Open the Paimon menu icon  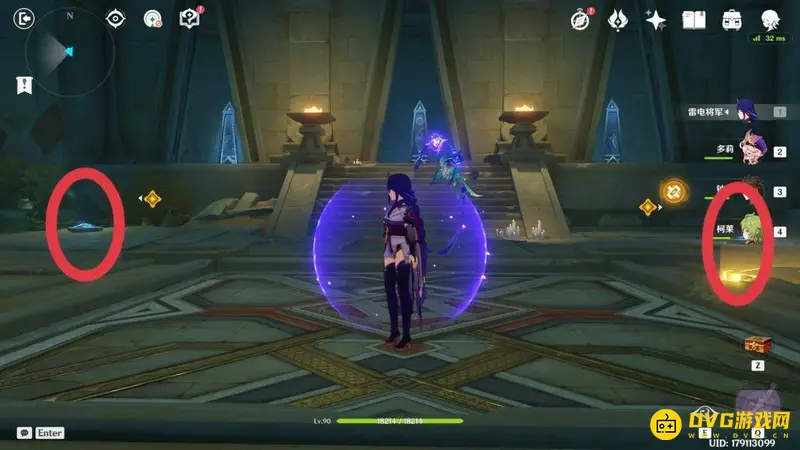(x=770, y=19)
